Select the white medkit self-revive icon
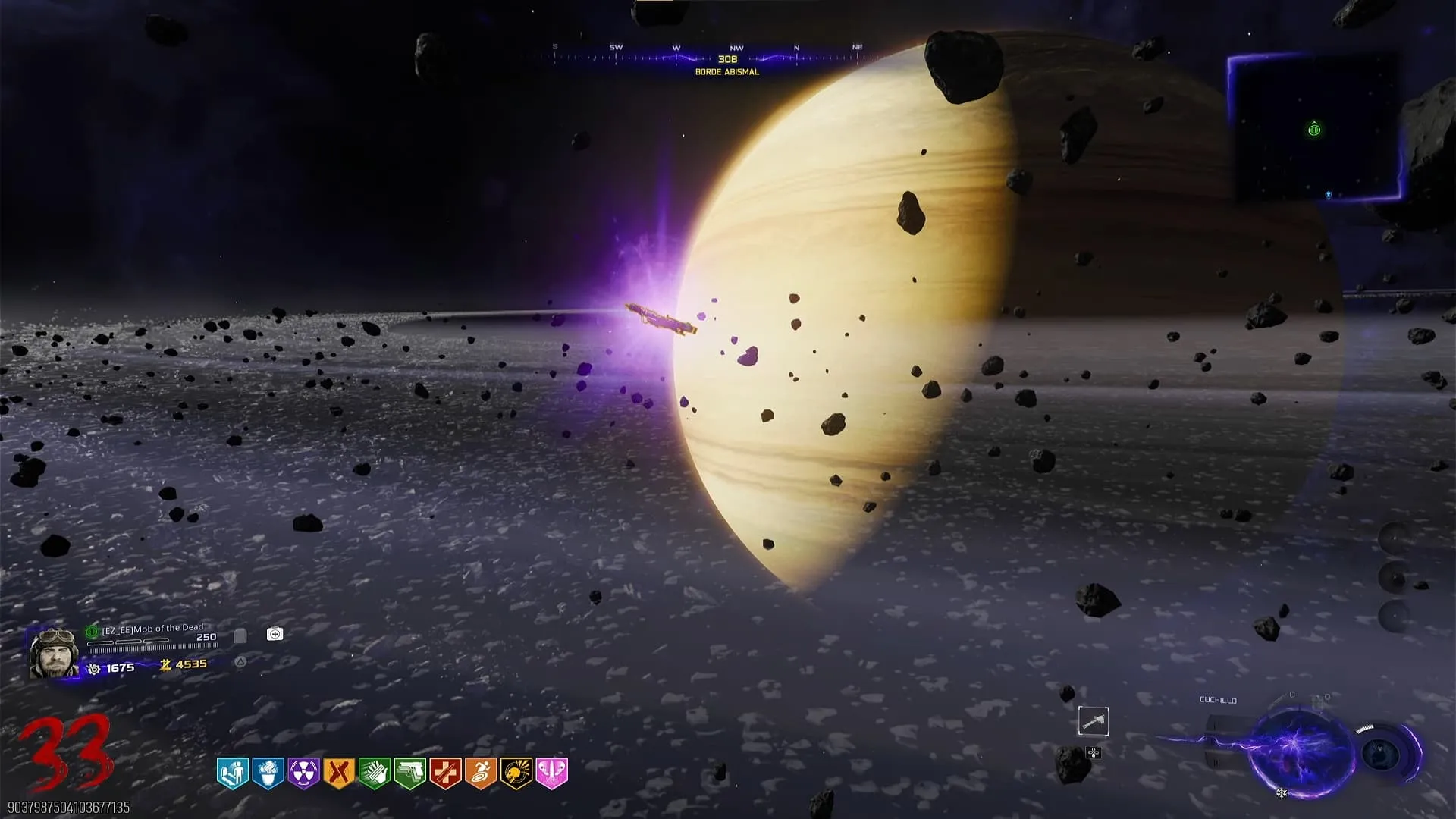1456x819 pixels. point(275,634)
